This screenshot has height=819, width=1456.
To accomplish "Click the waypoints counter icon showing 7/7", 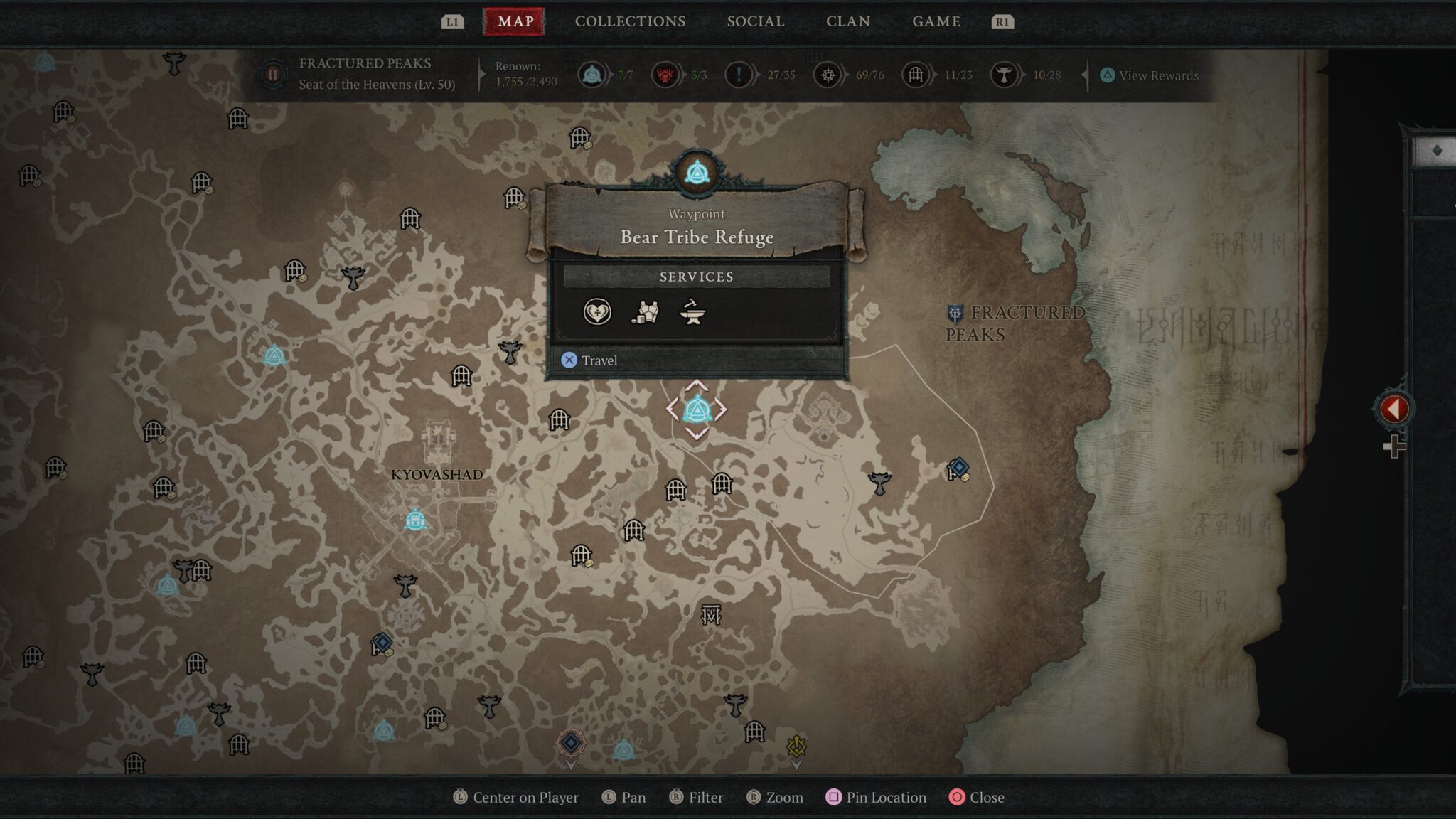I will [594, 74].
